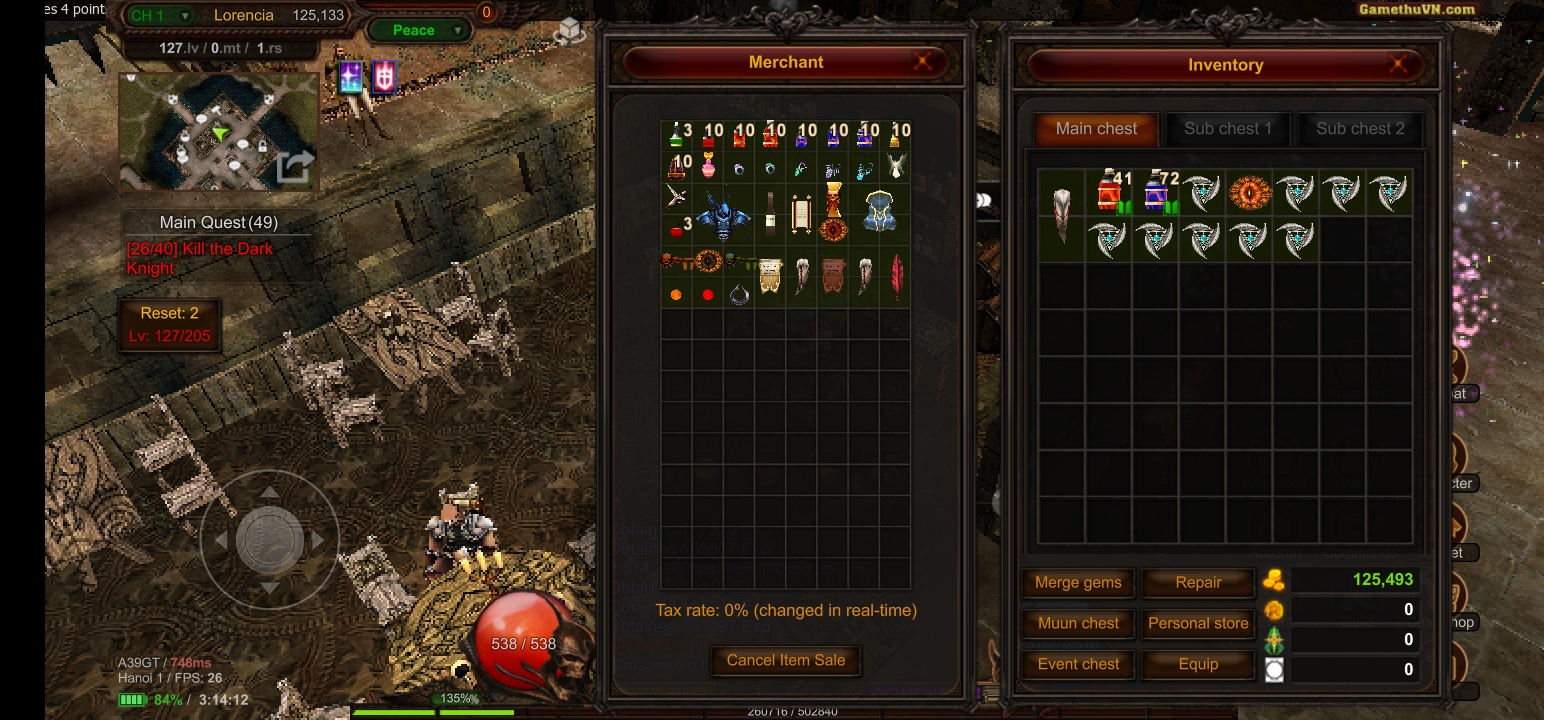Select the blue mana potion stack of 72
This screenshot has height=720, width=1544.
point(1156,192)
